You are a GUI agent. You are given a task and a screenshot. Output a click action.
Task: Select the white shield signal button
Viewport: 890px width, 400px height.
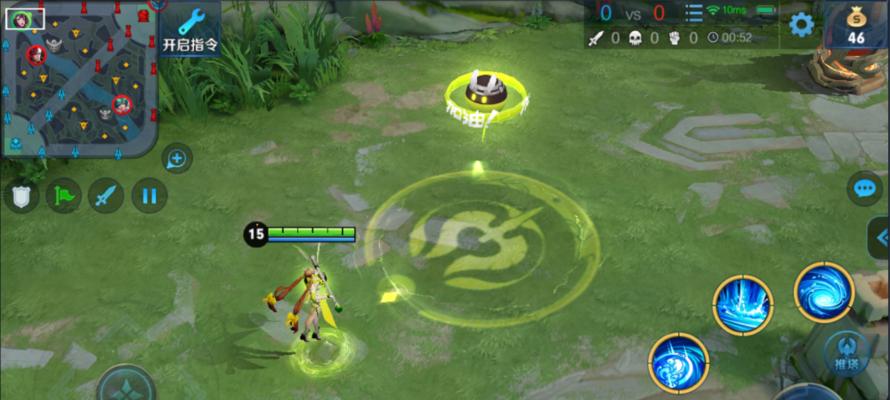pos(20,195)
